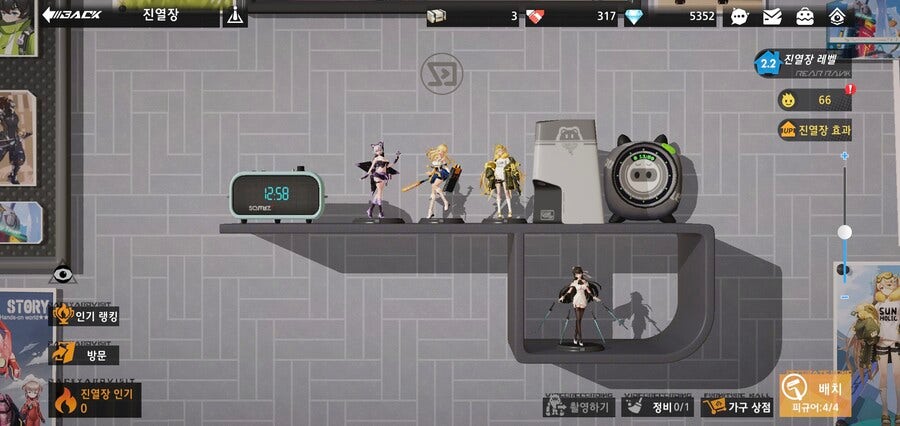Open 인기 랭킹 popularity ranking
Screen dimensions: 900x426
tap(87, 317)
